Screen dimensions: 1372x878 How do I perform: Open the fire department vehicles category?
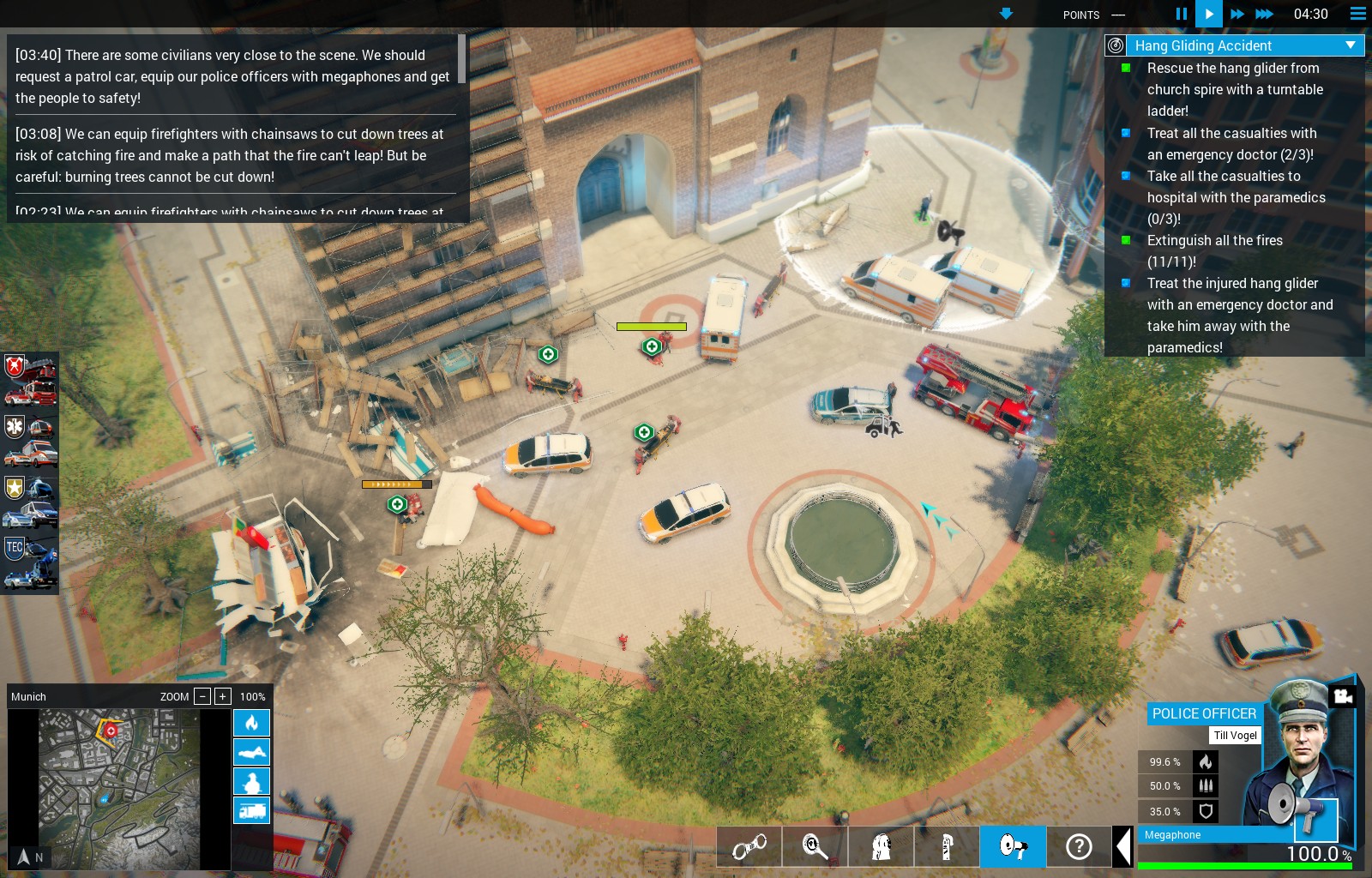tap(30, 380)
